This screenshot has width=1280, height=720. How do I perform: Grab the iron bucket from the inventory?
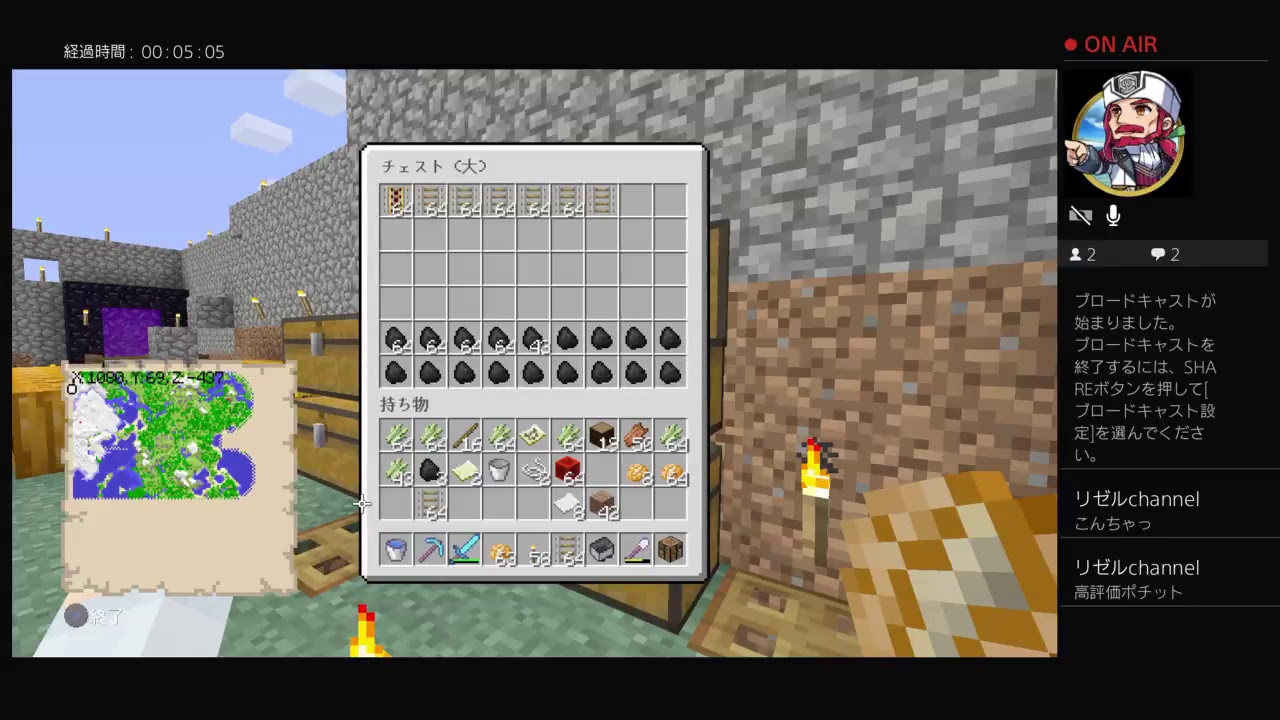click(499, 471)
